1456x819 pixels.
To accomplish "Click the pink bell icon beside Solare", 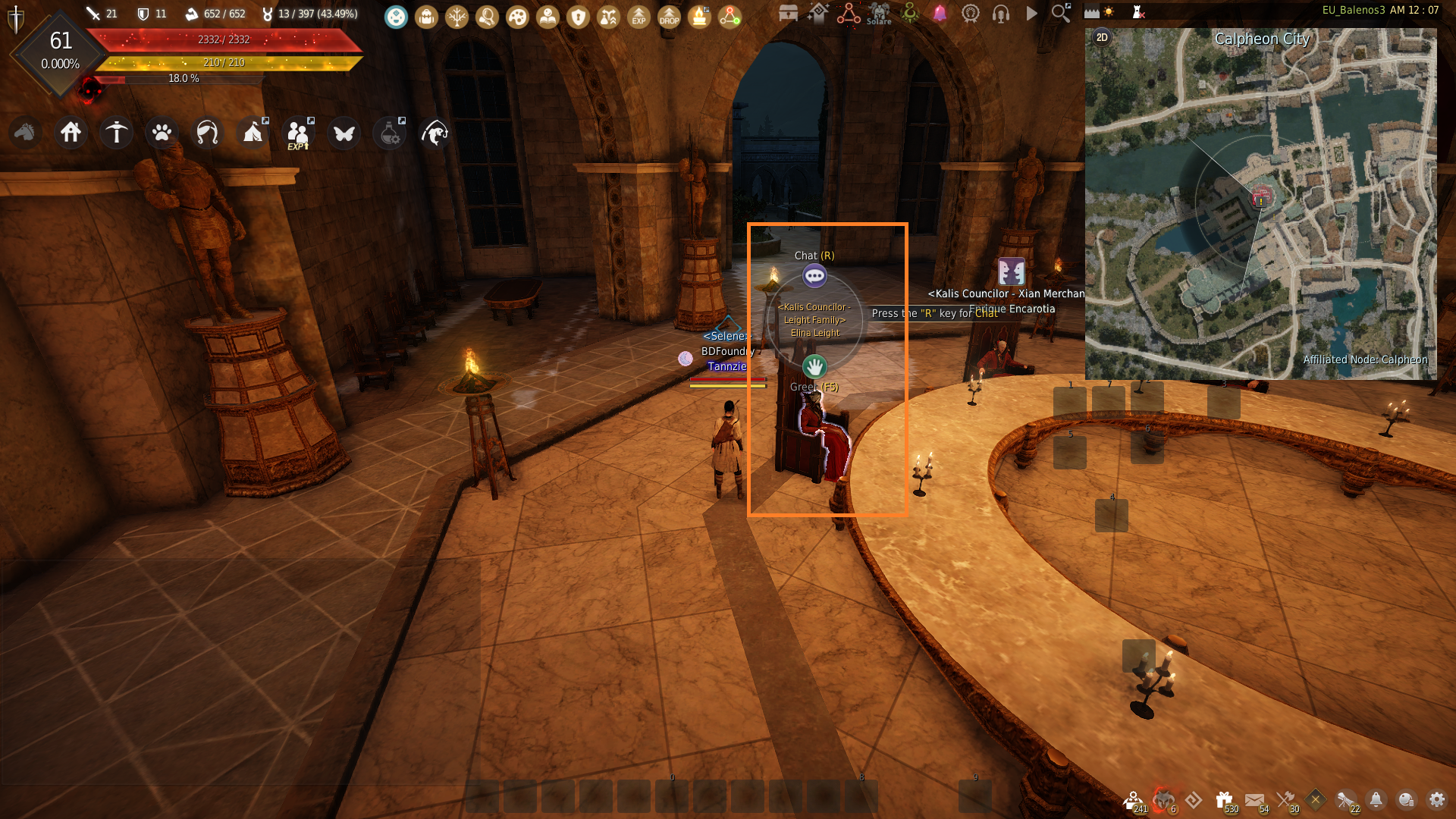I will click(940, 14).
